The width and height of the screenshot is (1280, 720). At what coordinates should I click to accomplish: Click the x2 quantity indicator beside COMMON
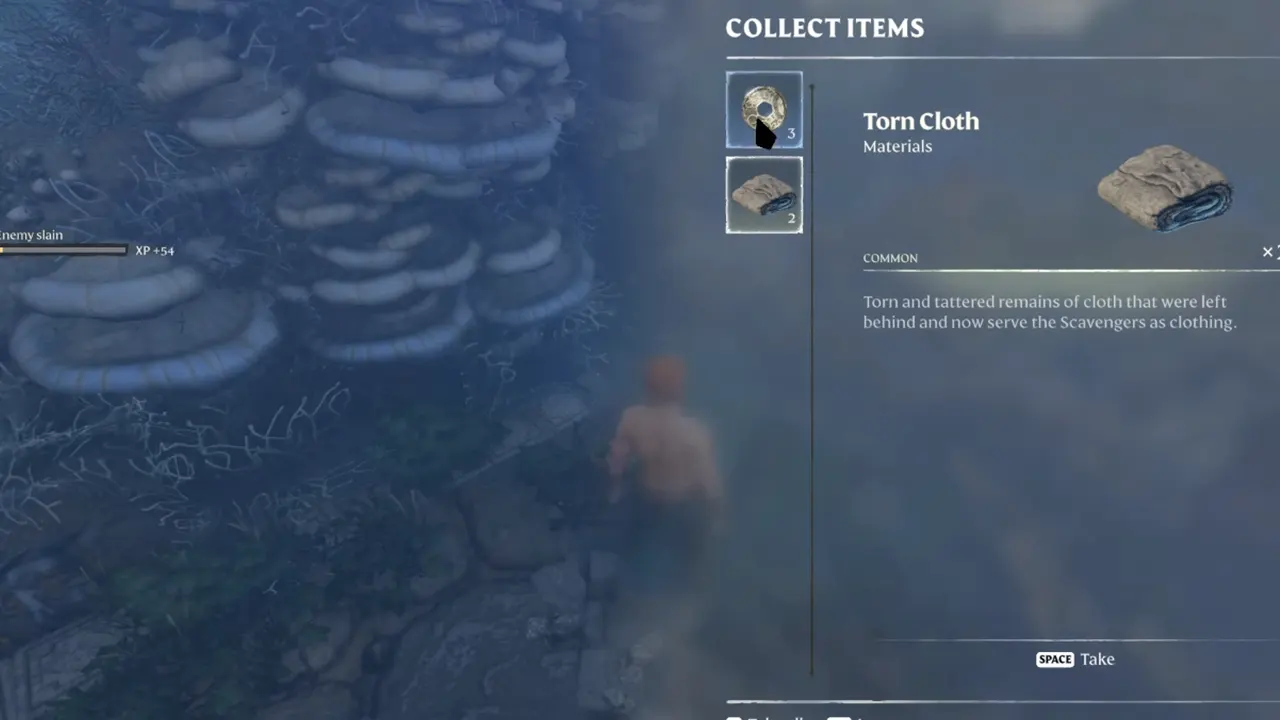click(1268, 252)
